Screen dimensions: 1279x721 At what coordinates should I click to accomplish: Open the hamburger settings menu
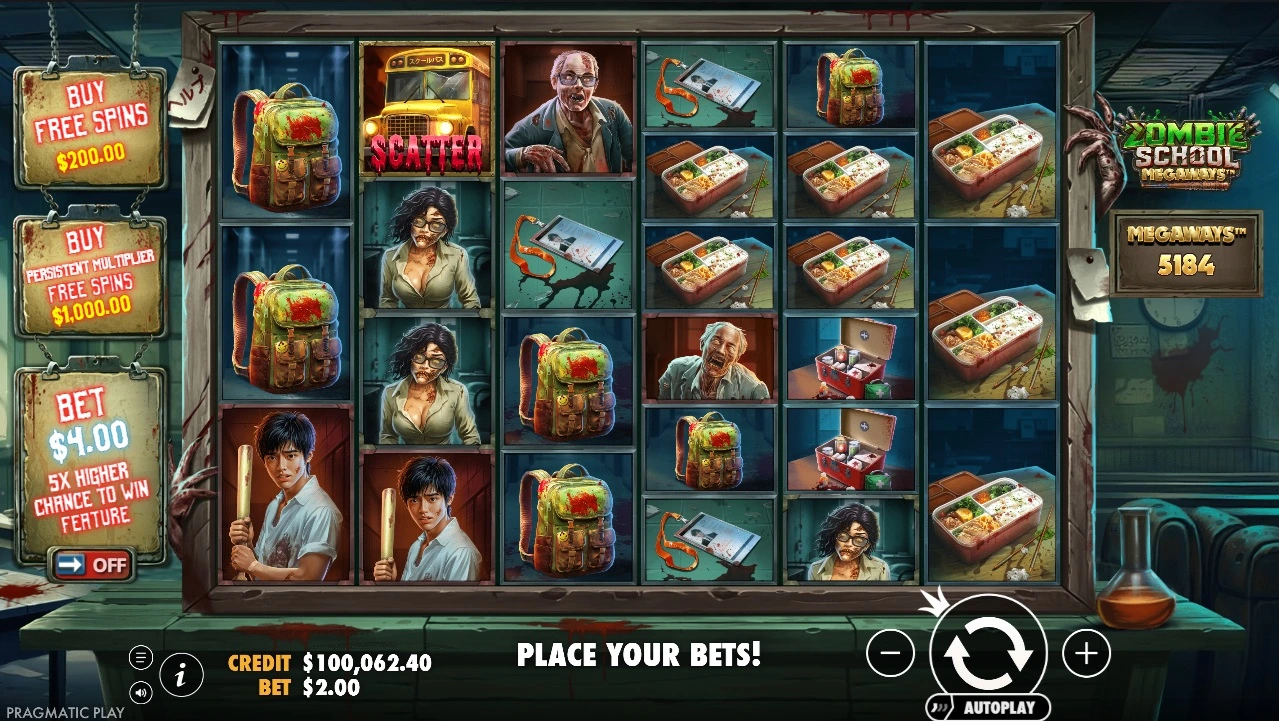pyautogui.click(x=141, y=657)
